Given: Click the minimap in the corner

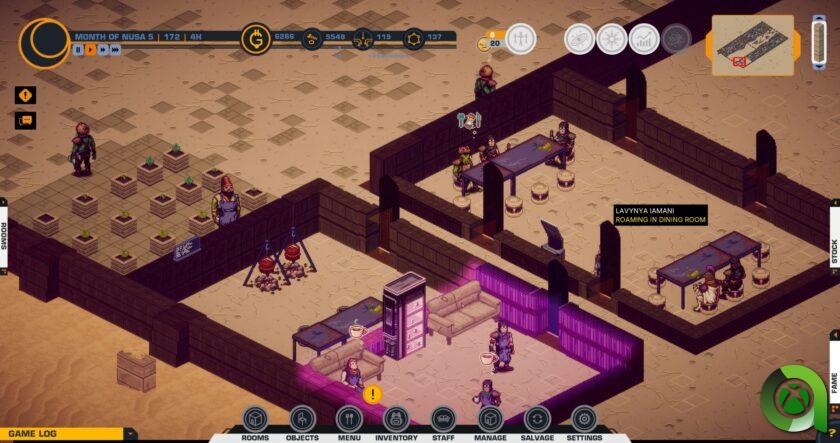Looking at the screenshot, I should (x=752, y=44).
